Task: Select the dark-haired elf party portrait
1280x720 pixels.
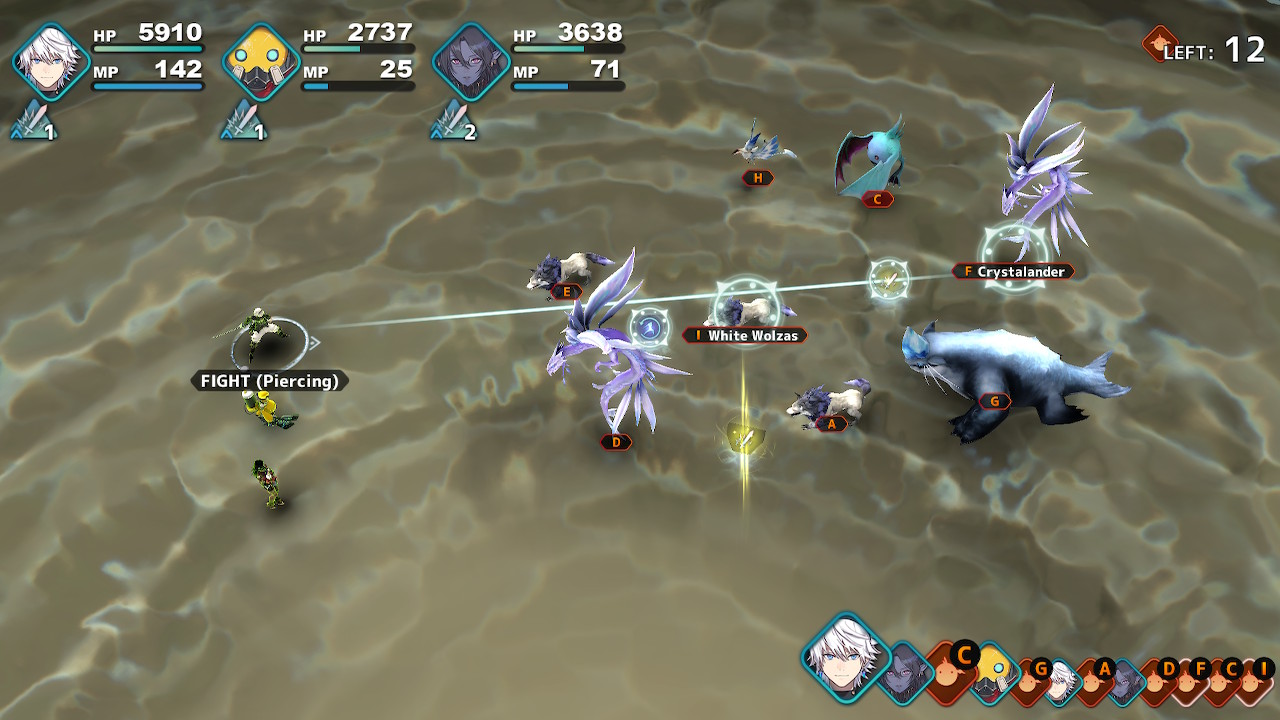Action: tap(471, 62)
